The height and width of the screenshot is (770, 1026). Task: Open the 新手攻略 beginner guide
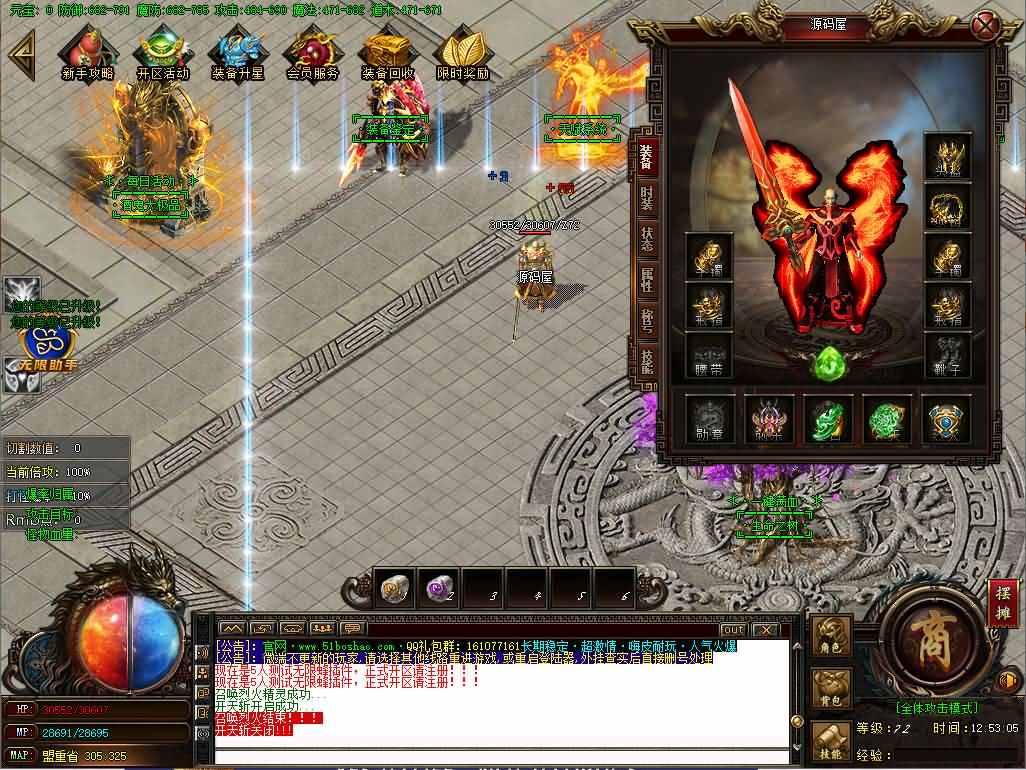87,52
